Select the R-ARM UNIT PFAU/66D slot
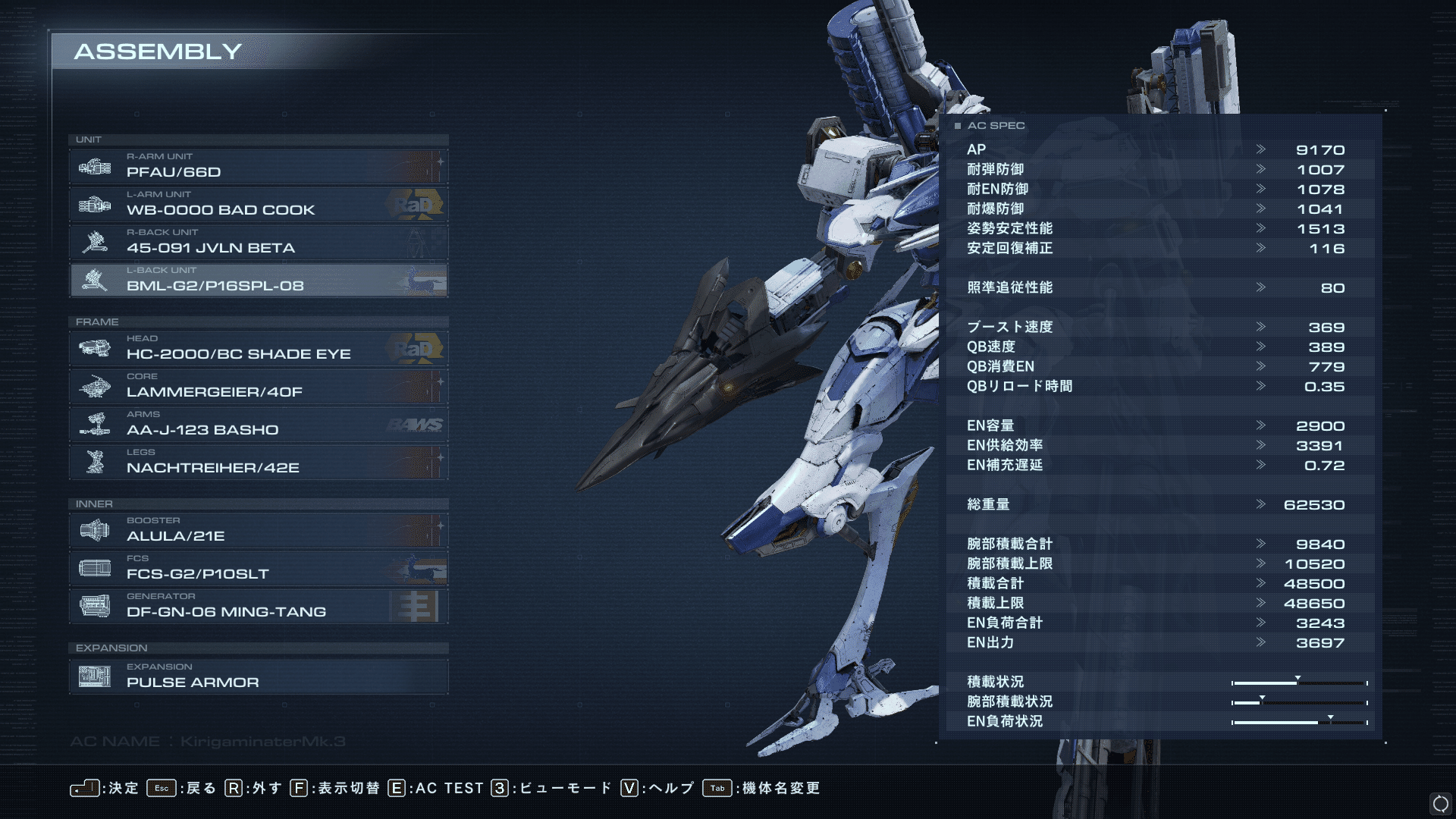The image size is (1456, 819). point(258,166)
